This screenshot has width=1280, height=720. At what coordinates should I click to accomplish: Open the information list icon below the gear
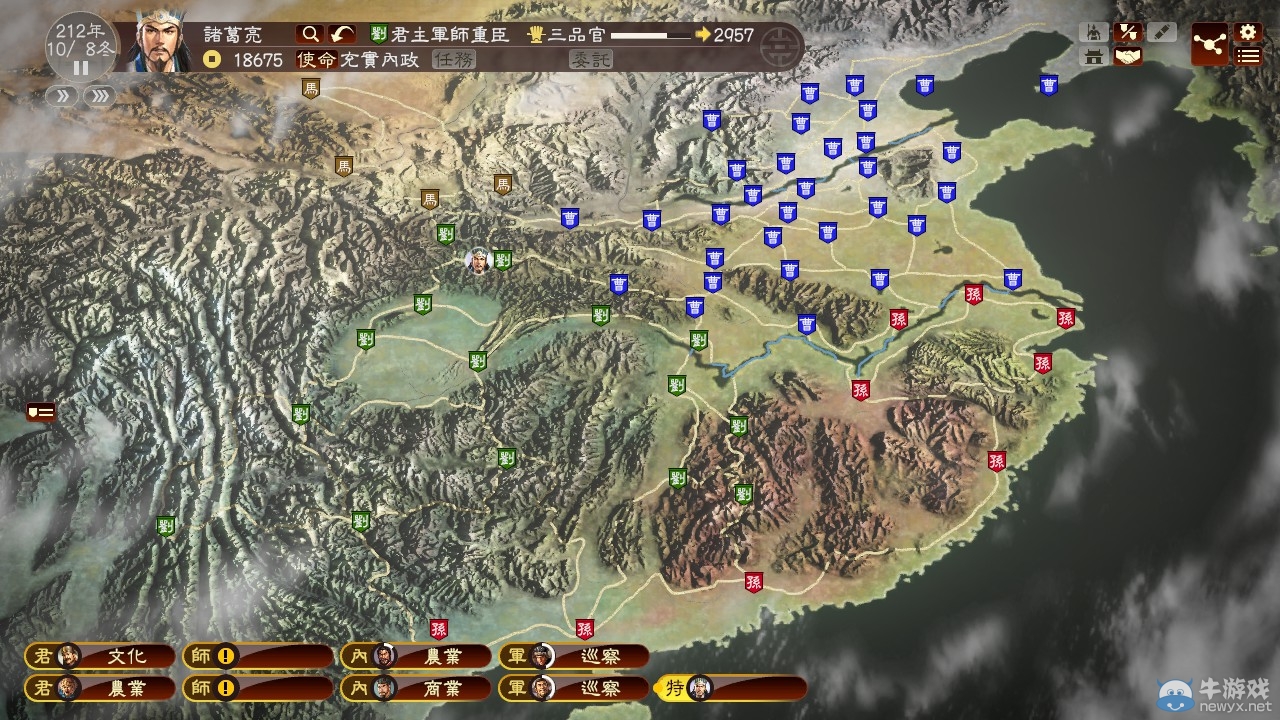1248,56
